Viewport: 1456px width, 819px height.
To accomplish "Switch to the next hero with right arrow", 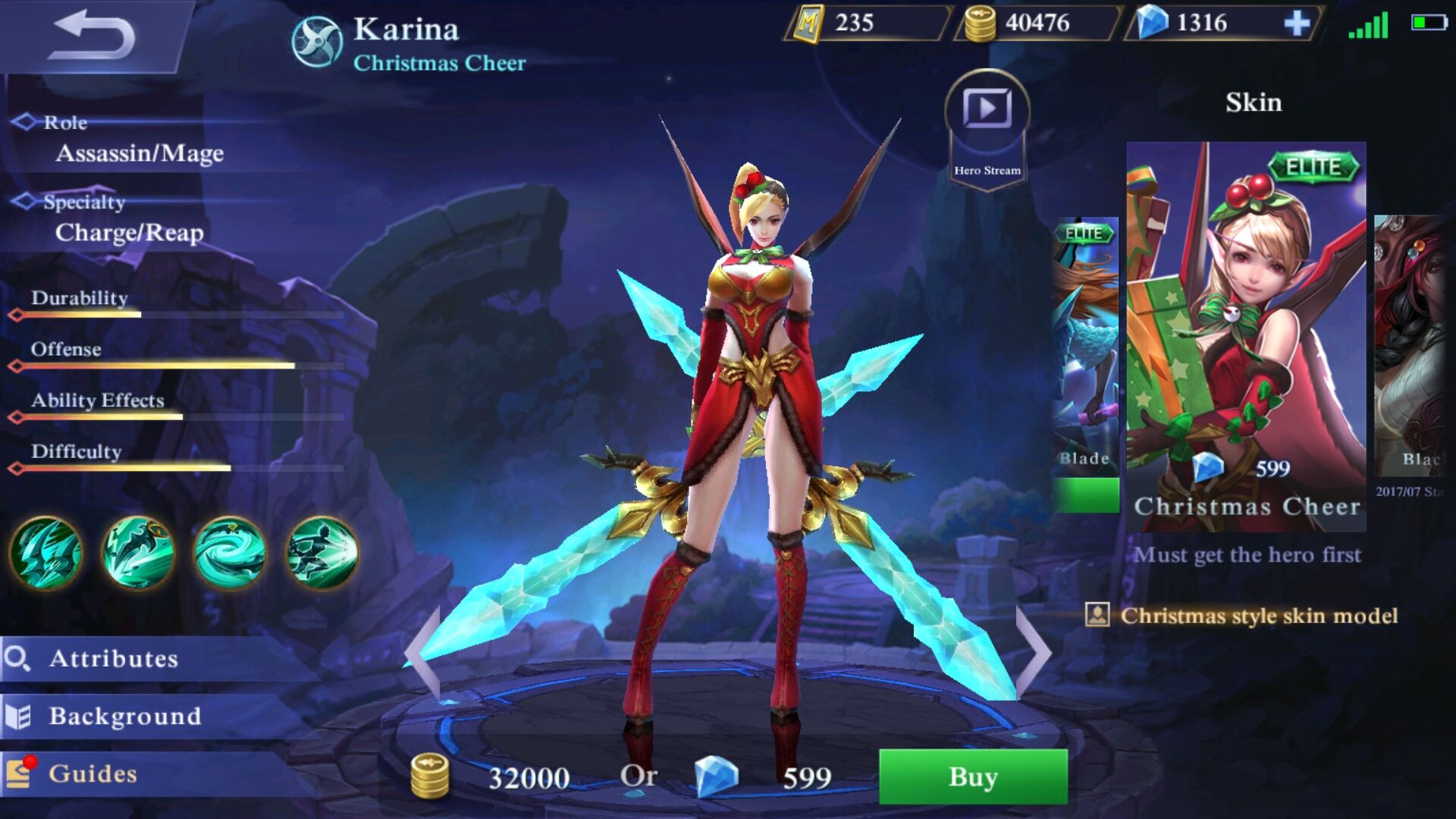I will coord(1033,652).
